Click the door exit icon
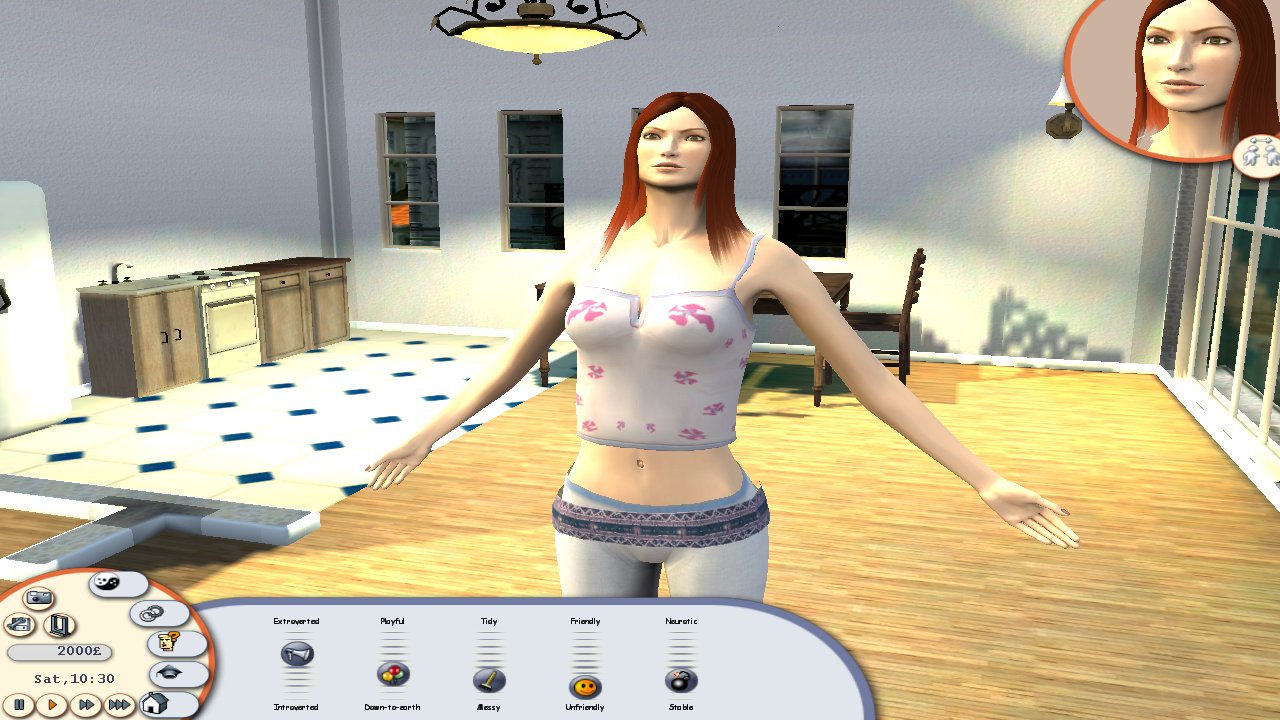This screenshot has height=720, width=1280. point(60,624)
